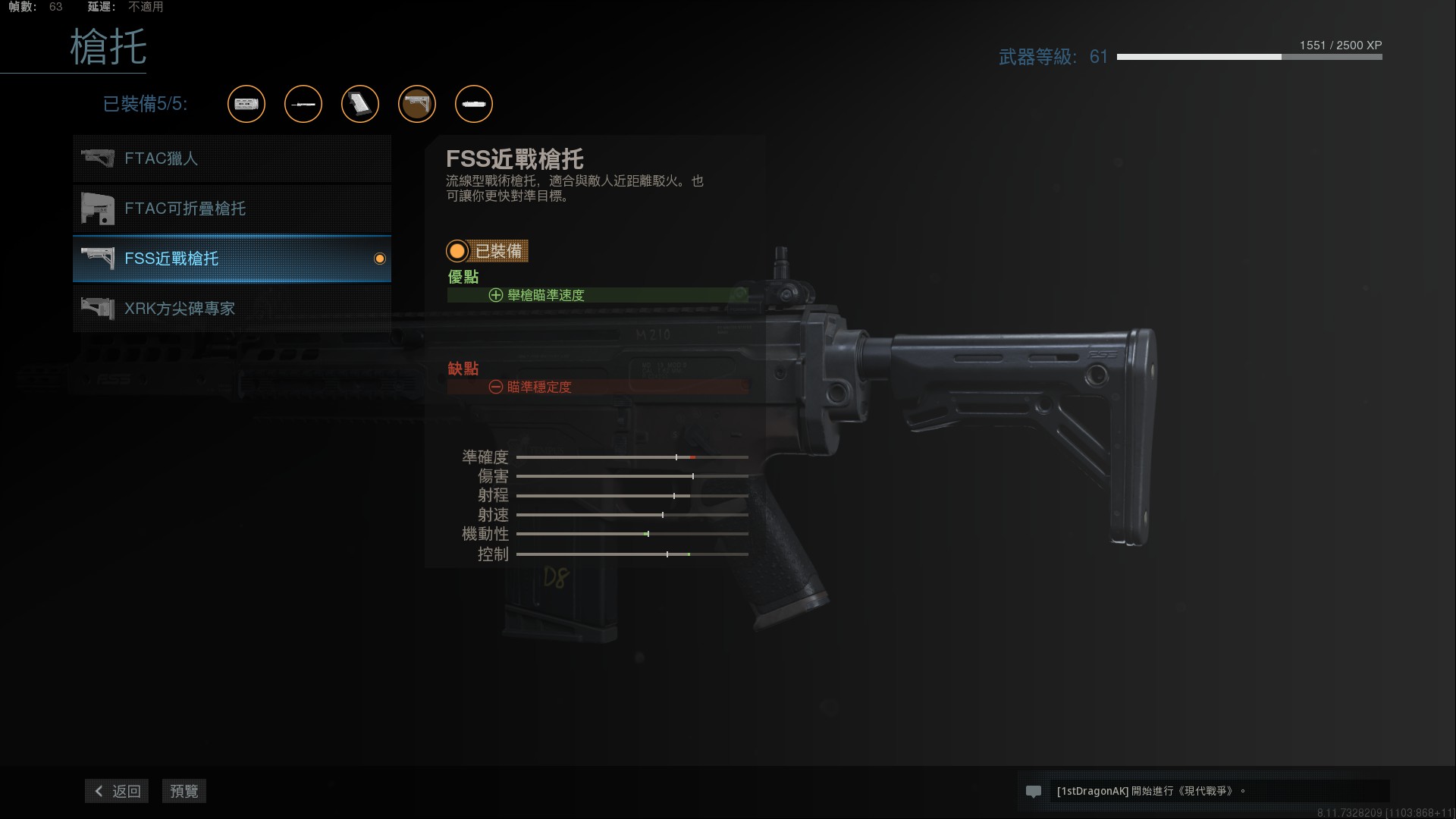Open the equipped barrel attachment icon
The width and height of the screenshot is (1456, 819).
(303, 104)
